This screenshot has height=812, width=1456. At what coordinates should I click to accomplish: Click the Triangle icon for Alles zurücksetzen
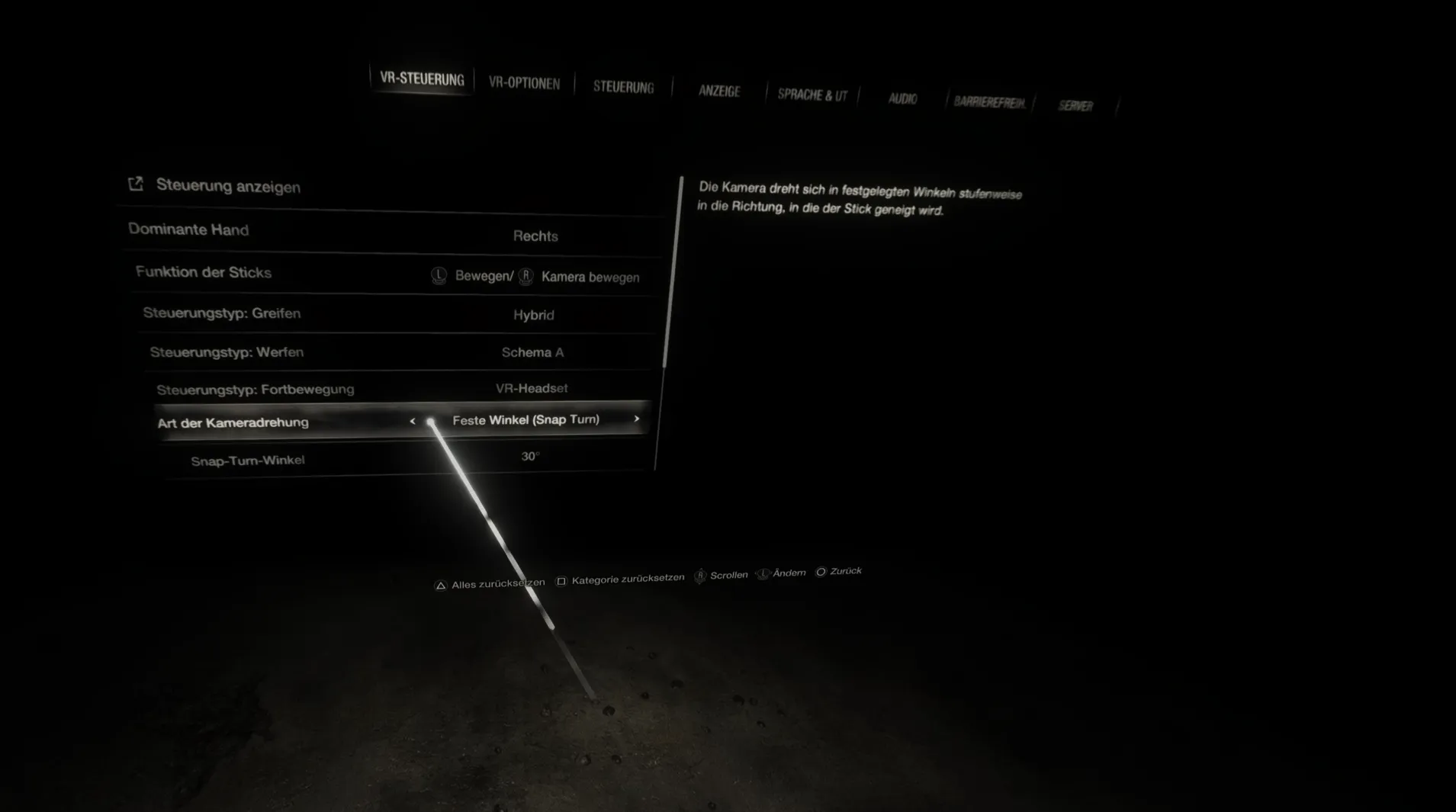click(x=440, y=584)
